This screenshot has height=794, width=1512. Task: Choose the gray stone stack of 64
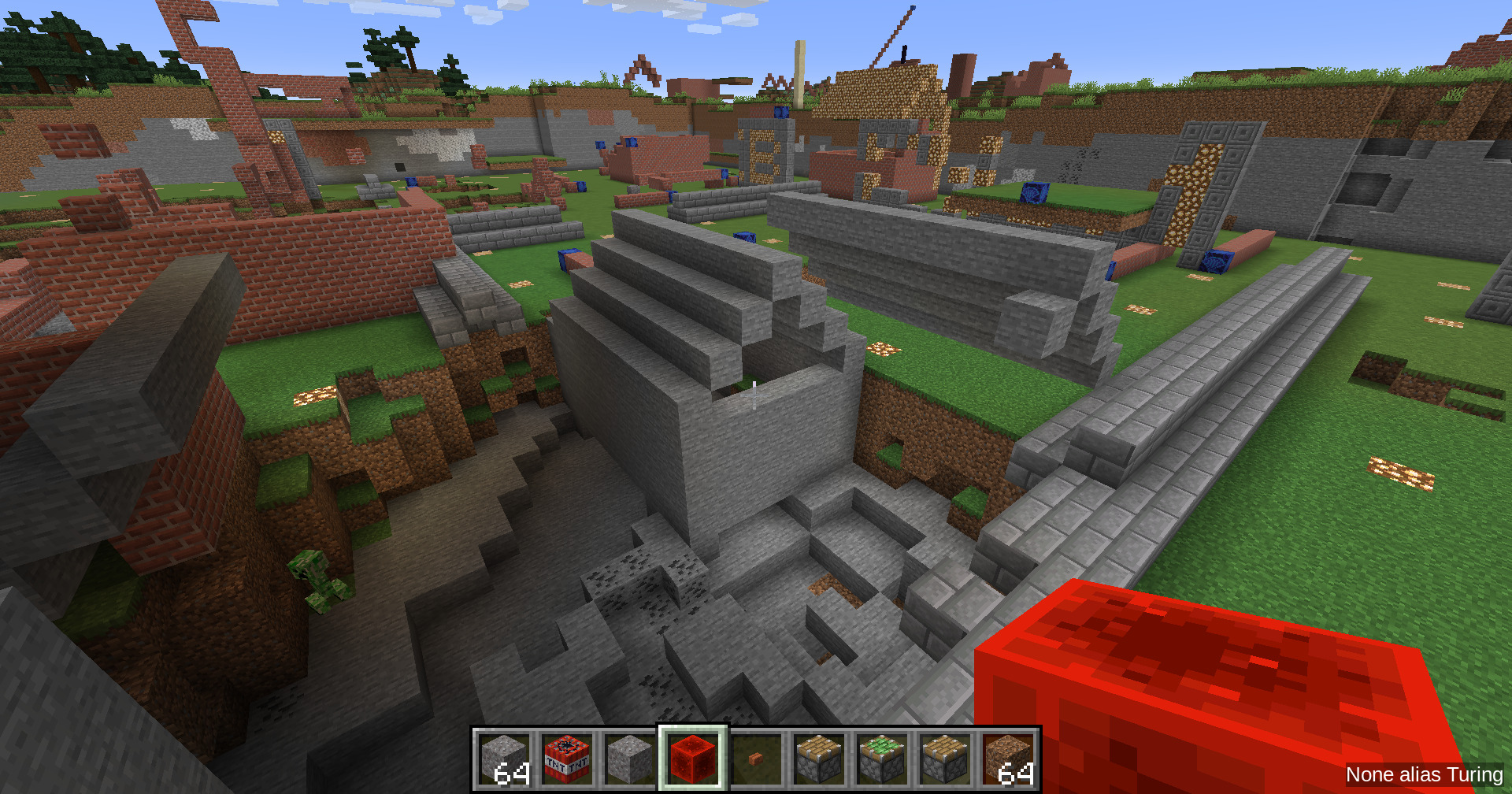pos(504,759)
